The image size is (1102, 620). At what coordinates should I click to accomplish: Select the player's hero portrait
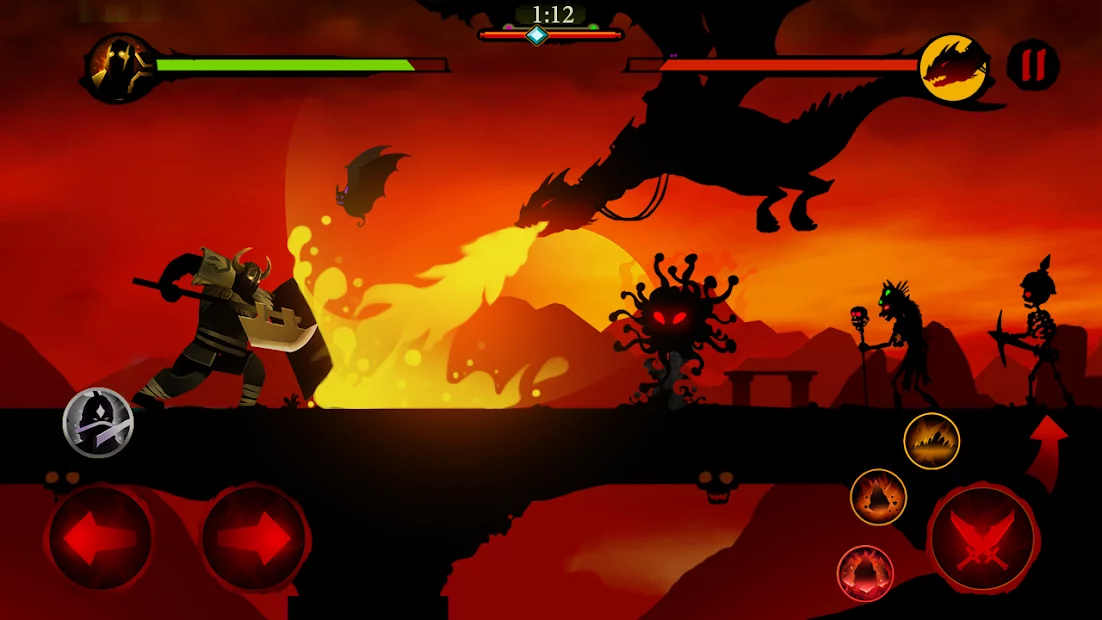point(119,67)
